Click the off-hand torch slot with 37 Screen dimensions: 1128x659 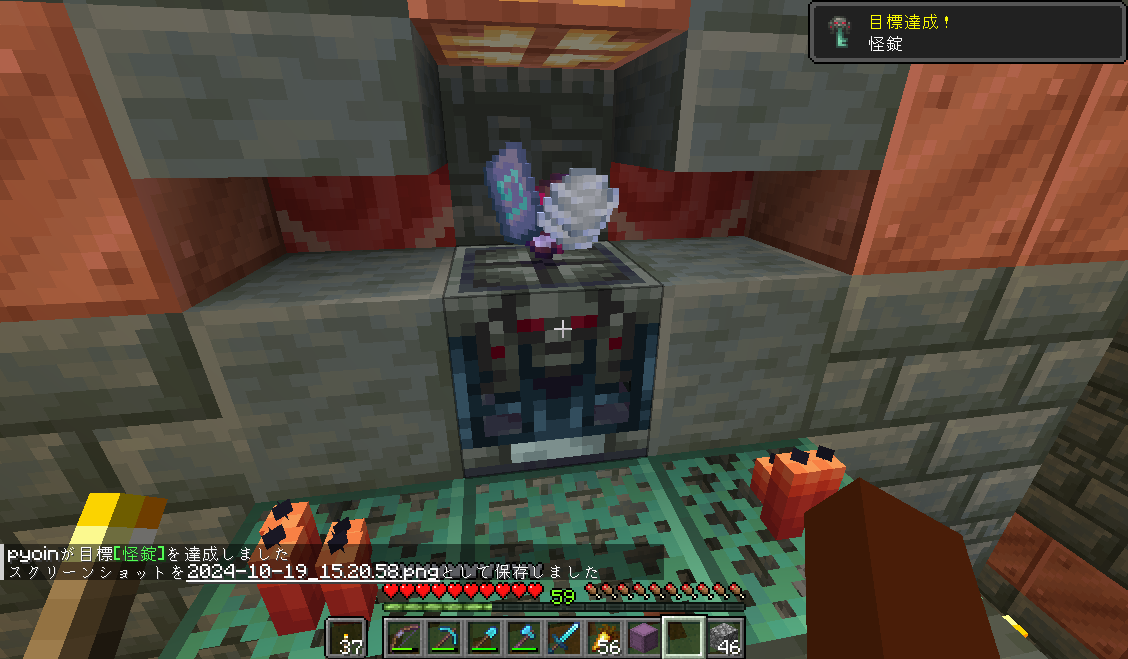coord(347,638)
